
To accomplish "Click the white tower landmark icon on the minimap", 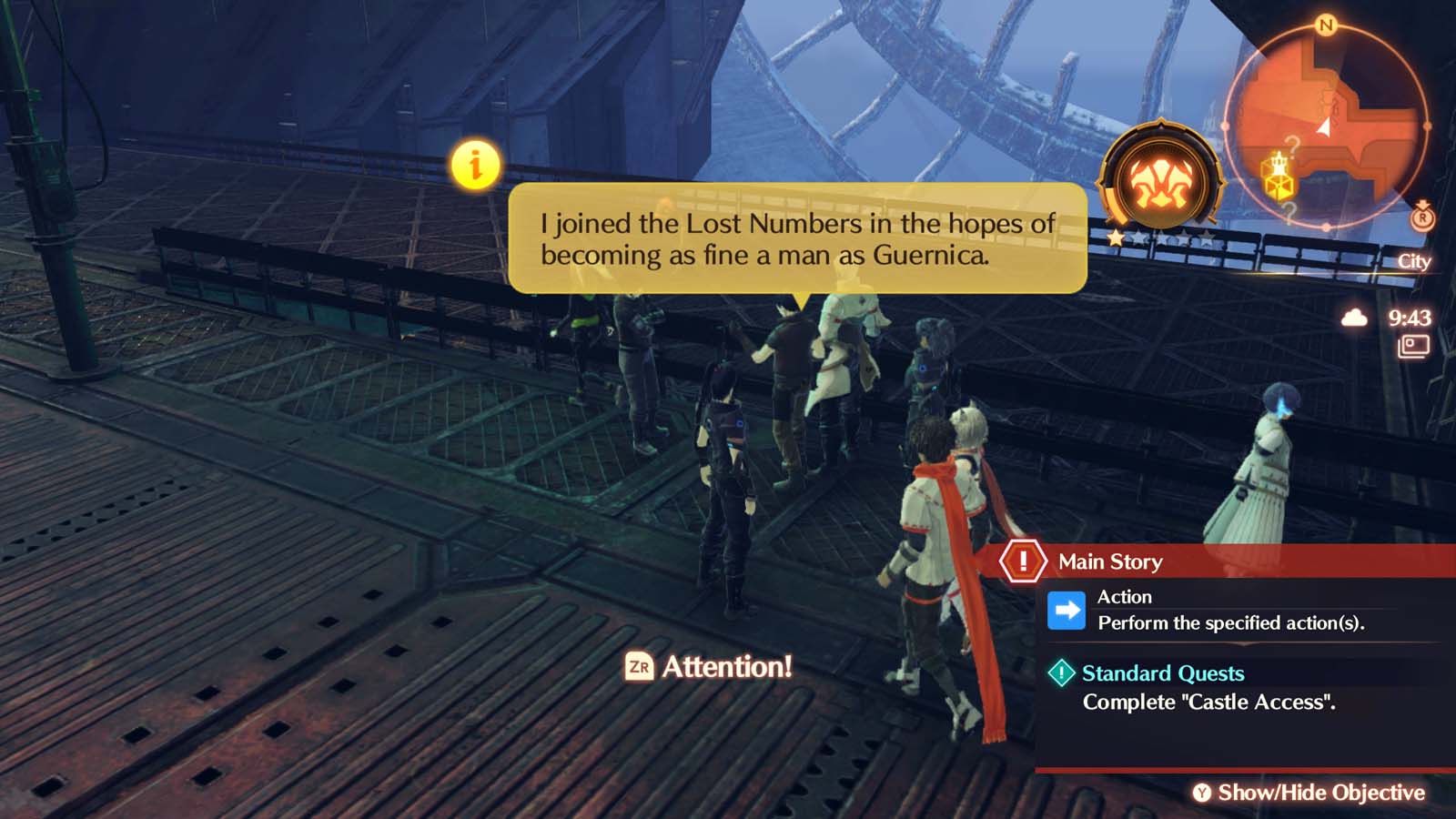I will (x=1278, y=161).
